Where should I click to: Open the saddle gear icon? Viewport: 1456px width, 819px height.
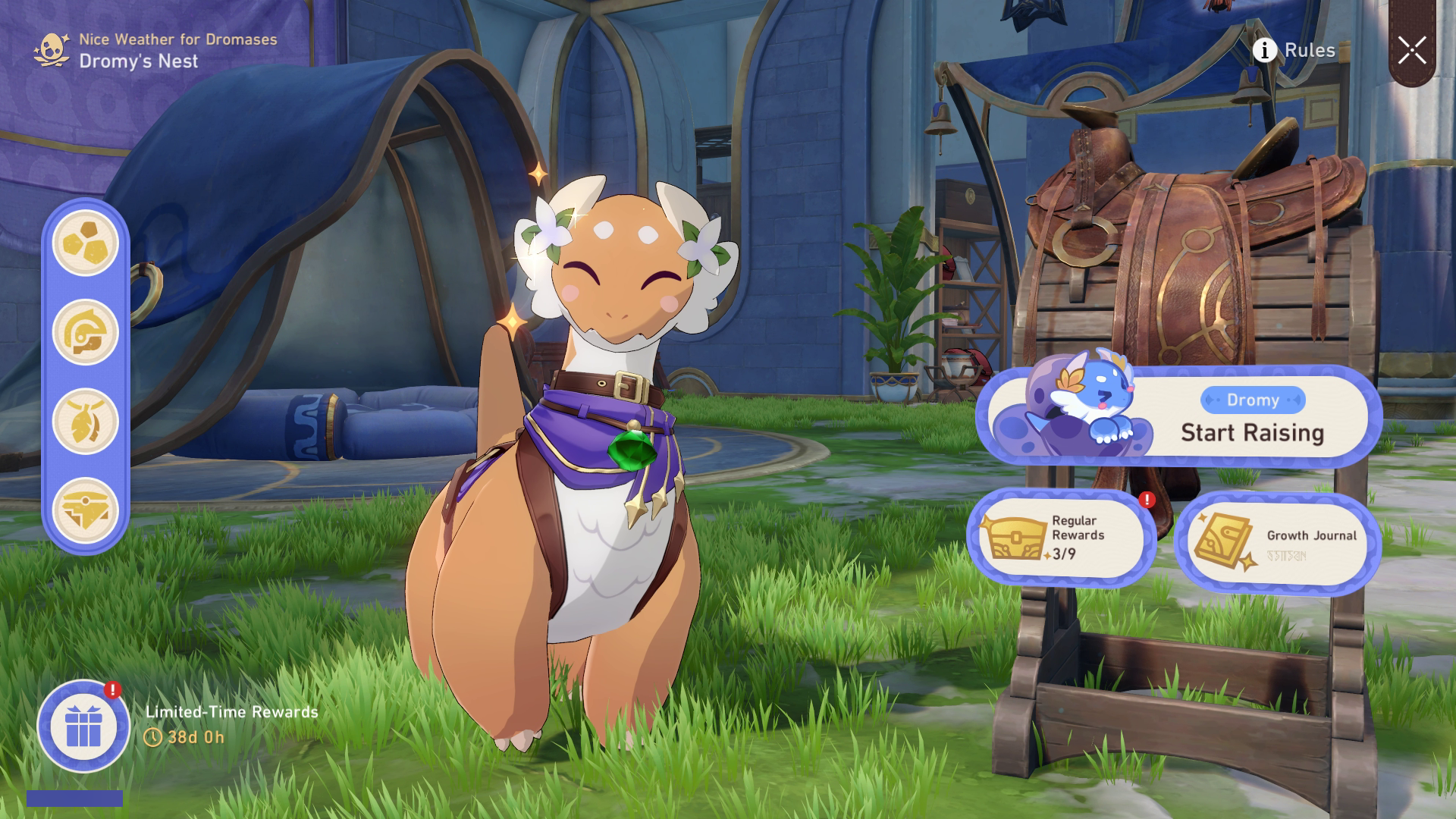pyautogui.click(x=86, y=500)
